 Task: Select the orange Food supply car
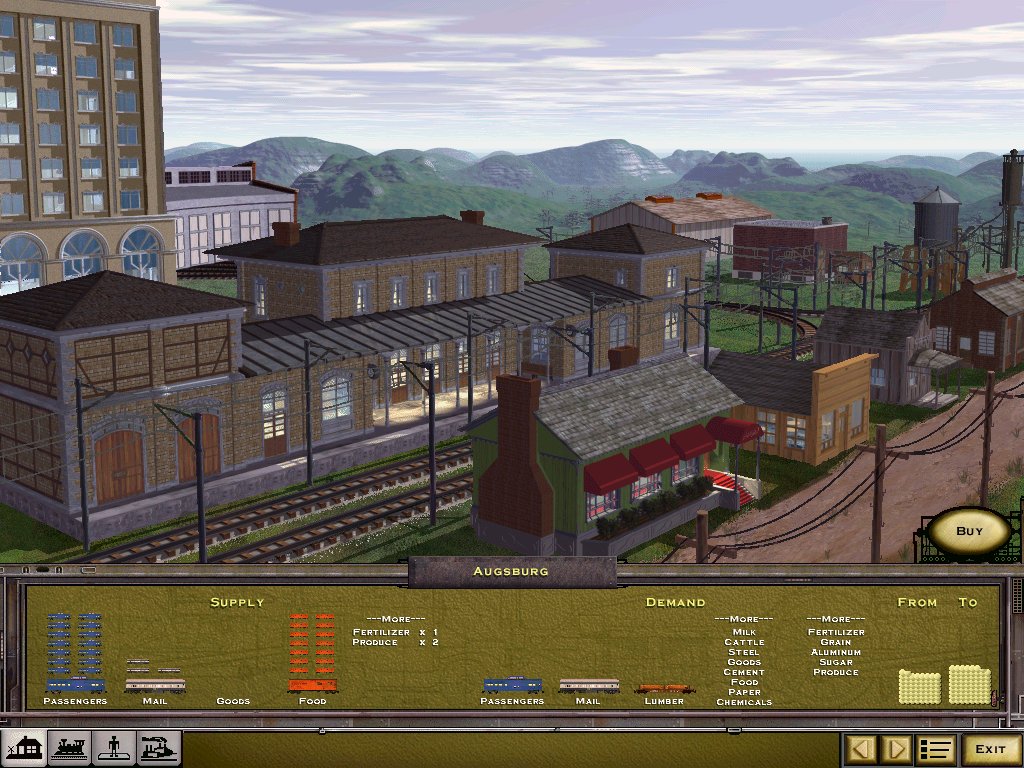pyautogui.click(x=312, y=685)
